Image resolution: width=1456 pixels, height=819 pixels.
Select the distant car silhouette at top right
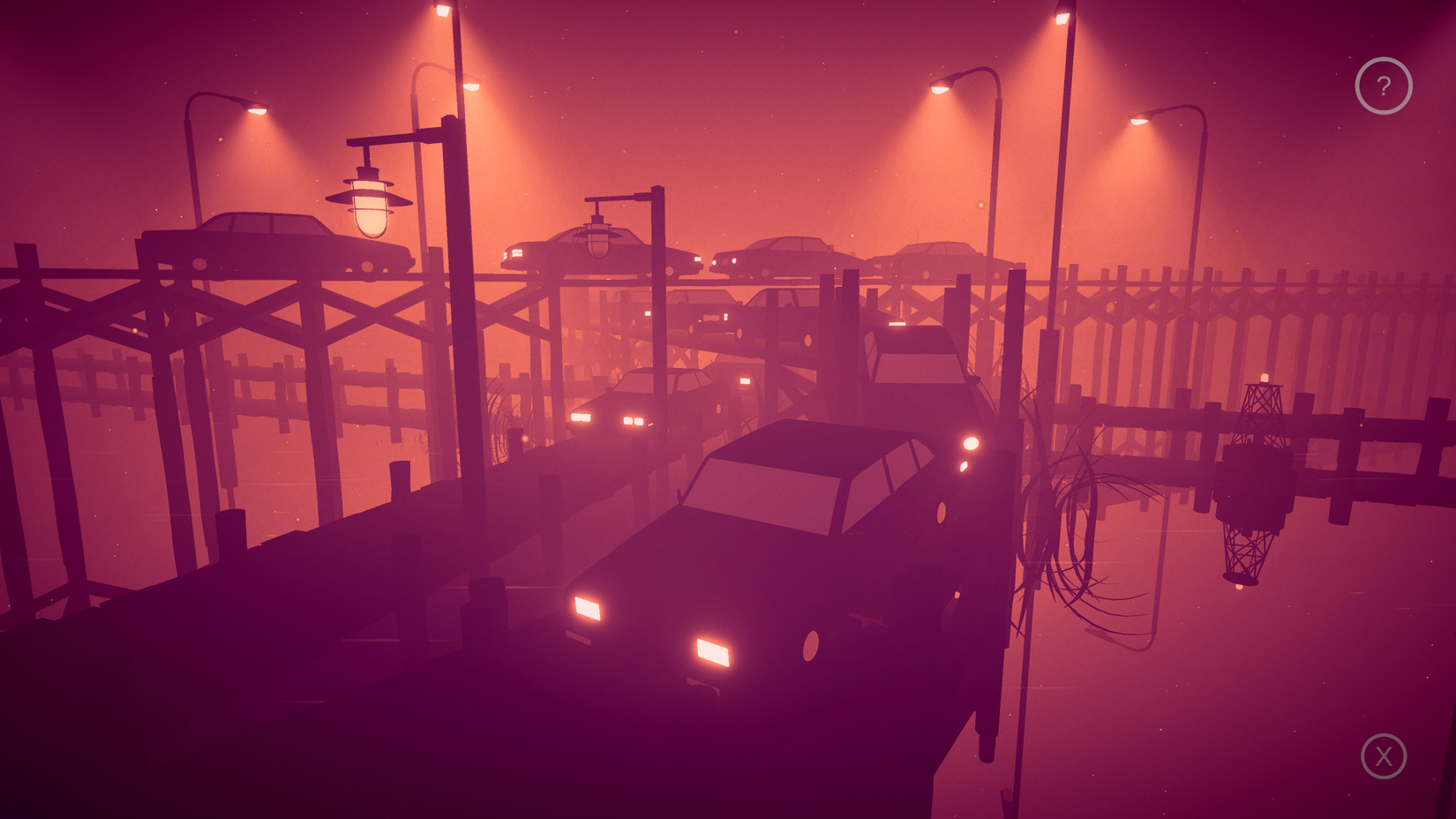pos(935,256)
